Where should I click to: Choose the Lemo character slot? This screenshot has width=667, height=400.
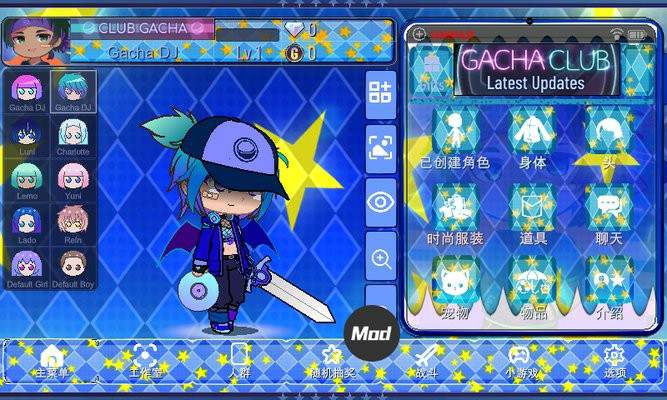[x=27, y=180]
